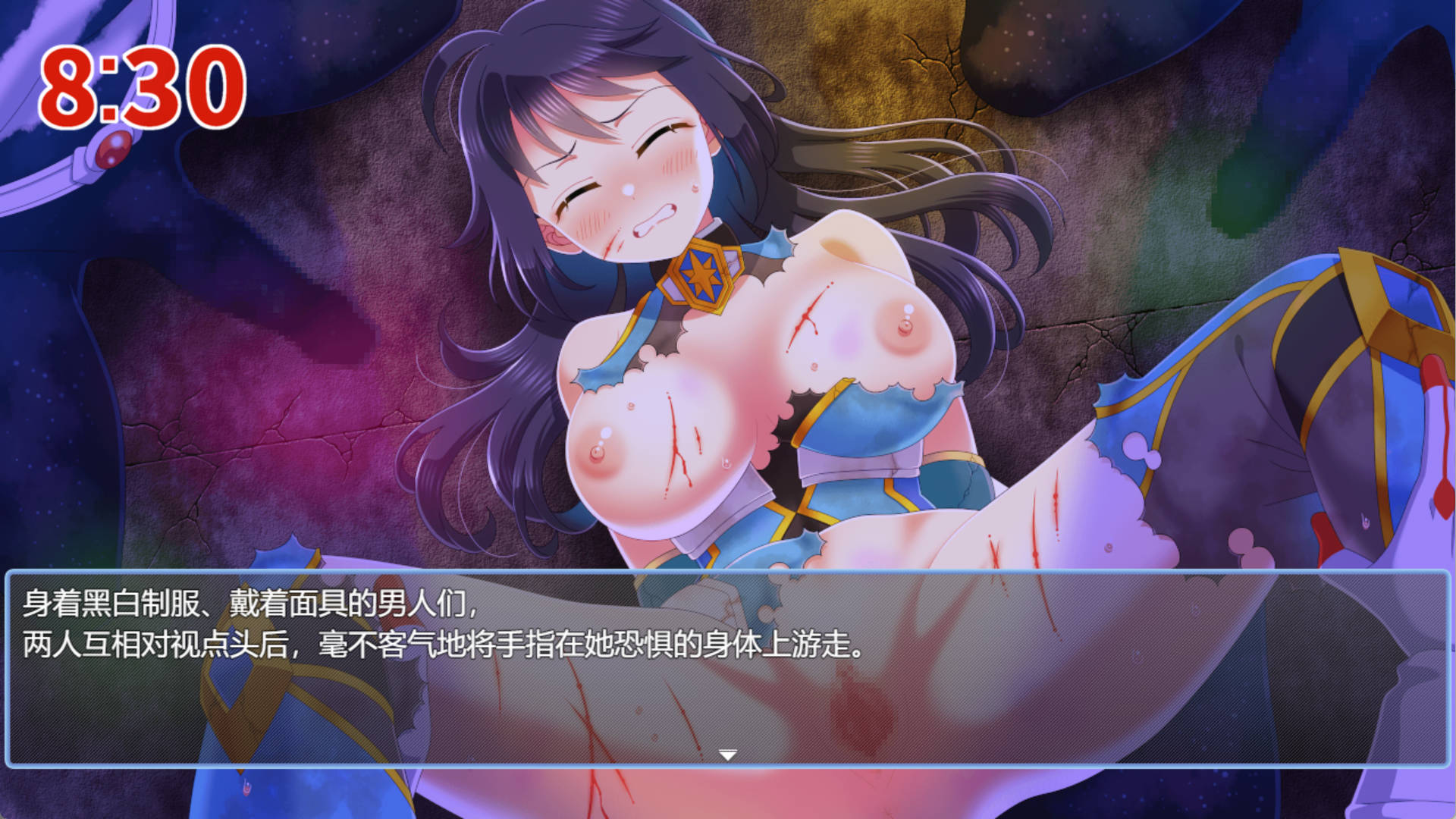Click the top edge of the message window
This screenshot has height=819, width=1456.
click(x=728, y=570)
